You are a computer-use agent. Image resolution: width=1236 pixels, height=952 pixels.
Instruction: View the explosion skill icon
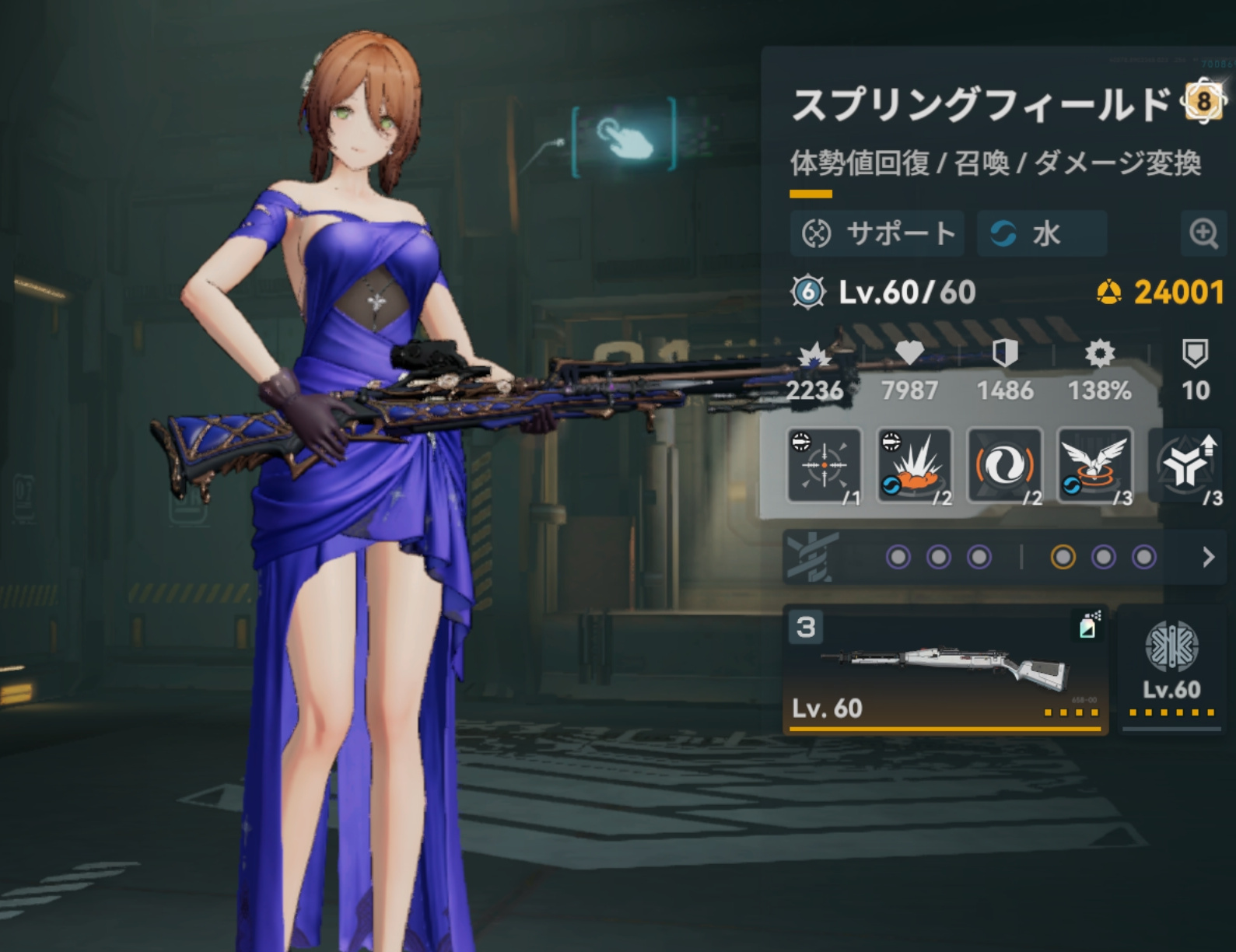click(x=915, y=465)
